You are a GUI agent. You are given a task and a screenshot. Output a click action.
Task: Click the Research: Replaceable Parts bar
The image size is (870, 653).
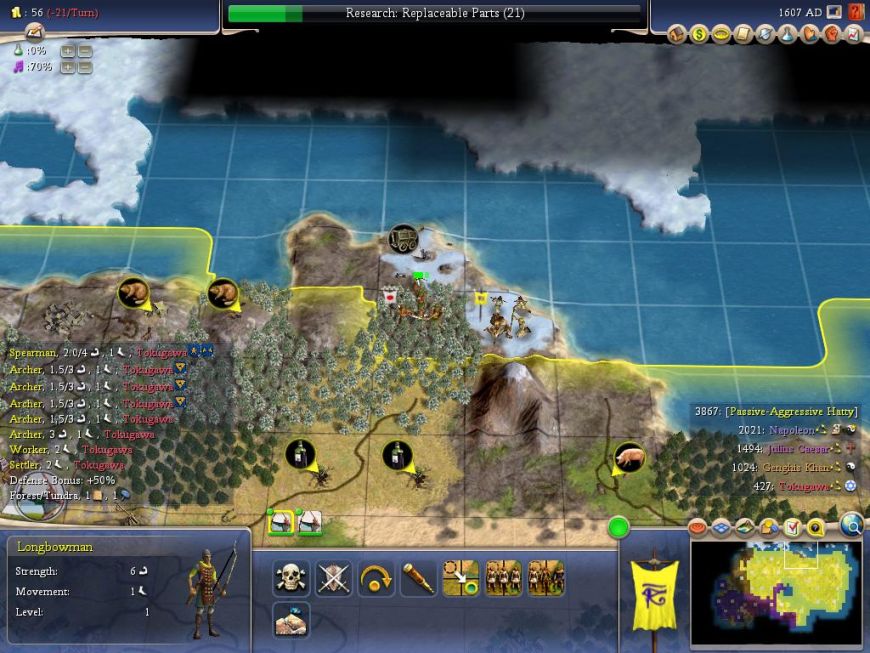click(x=434, y=13)
